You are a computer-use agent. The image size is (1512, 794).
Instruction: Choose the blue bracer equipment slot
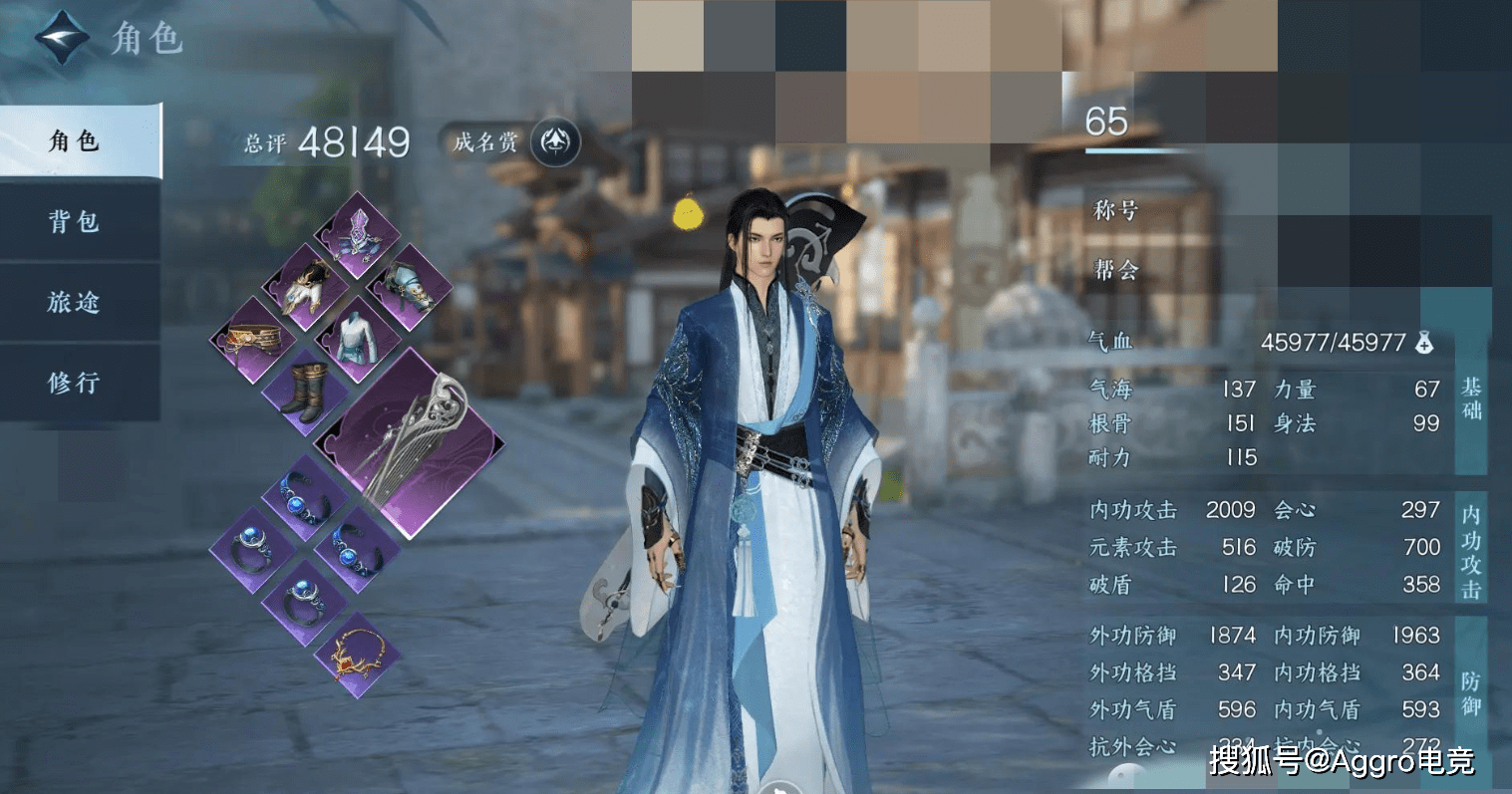[409, 287]
